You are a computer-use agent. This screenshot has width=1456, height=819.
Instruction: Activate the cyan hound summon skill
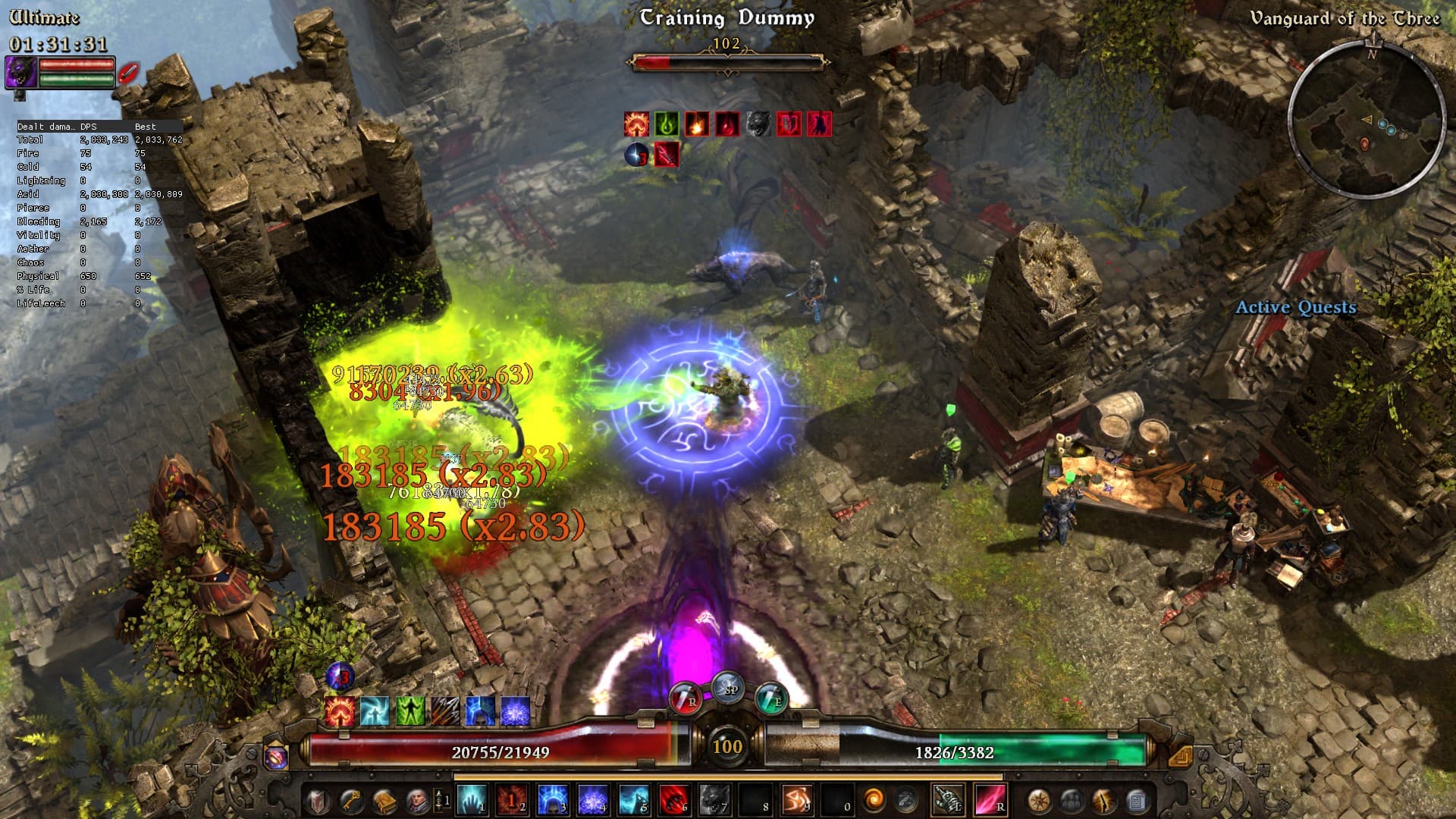[633, 800]
